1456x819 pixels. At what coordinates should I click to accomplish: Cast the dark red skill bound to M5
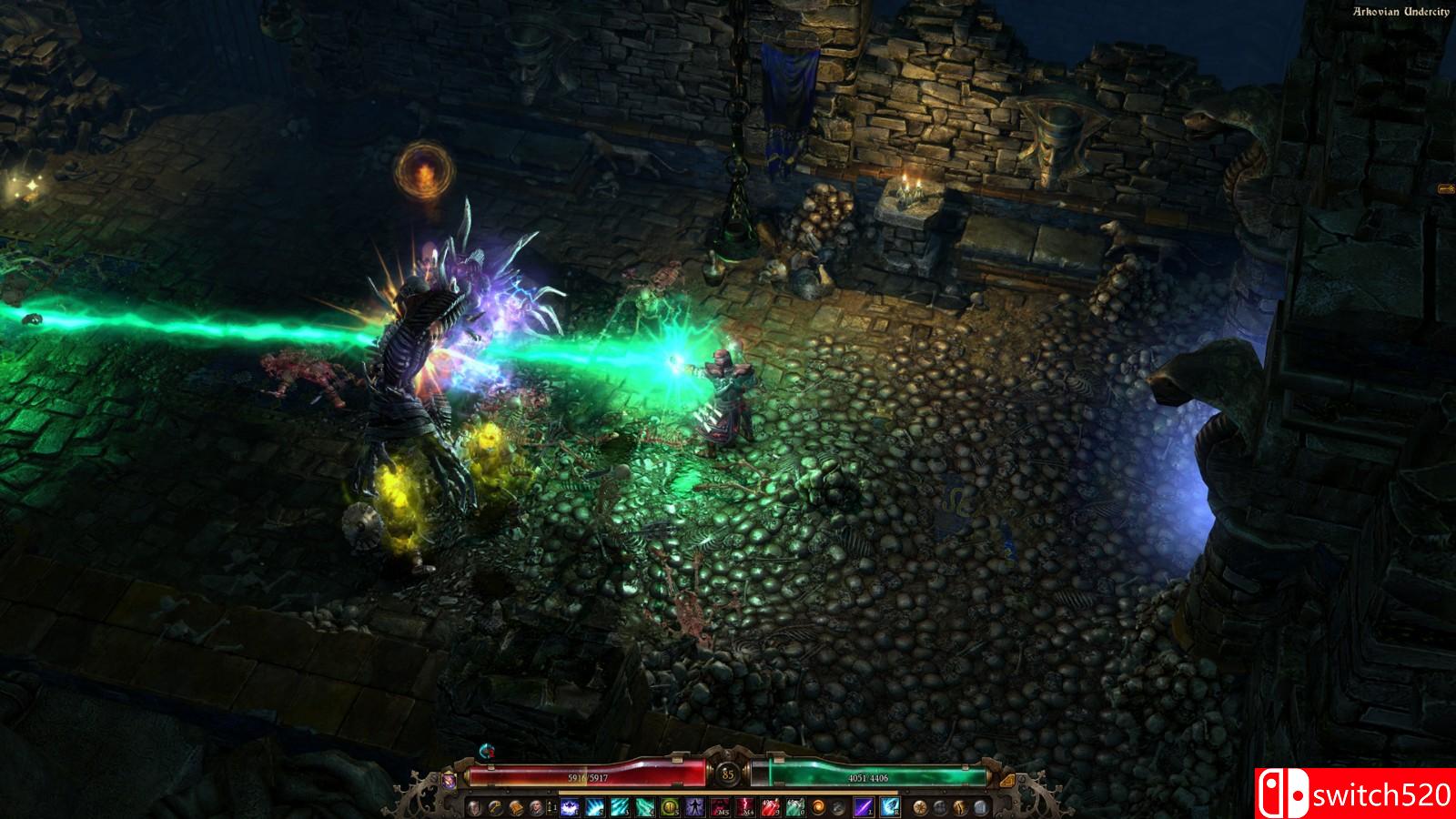pos(718,807)
